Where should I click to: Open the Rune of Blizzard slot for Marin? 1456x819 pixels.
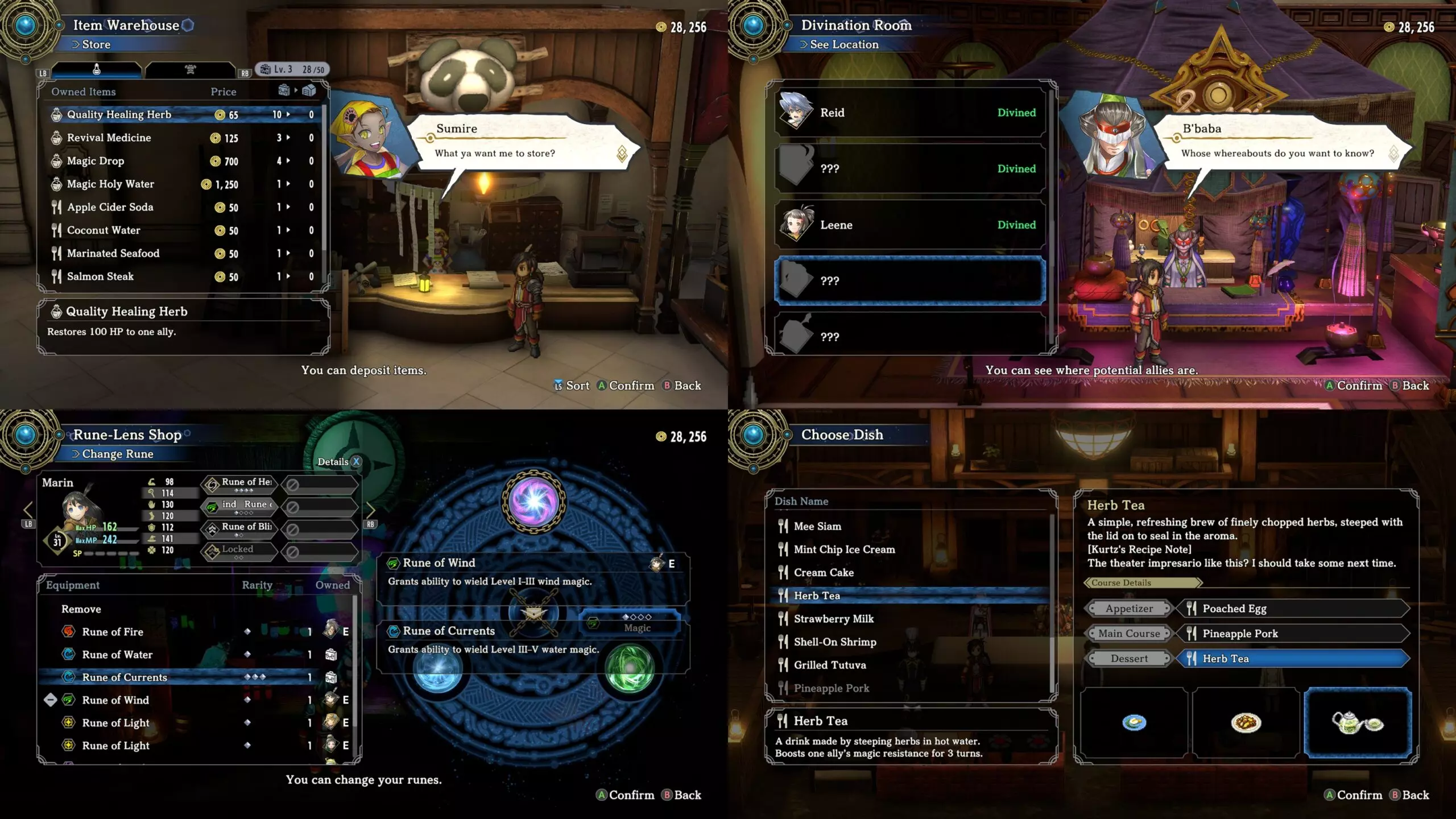pyautogui.click(x=239, y=529)
